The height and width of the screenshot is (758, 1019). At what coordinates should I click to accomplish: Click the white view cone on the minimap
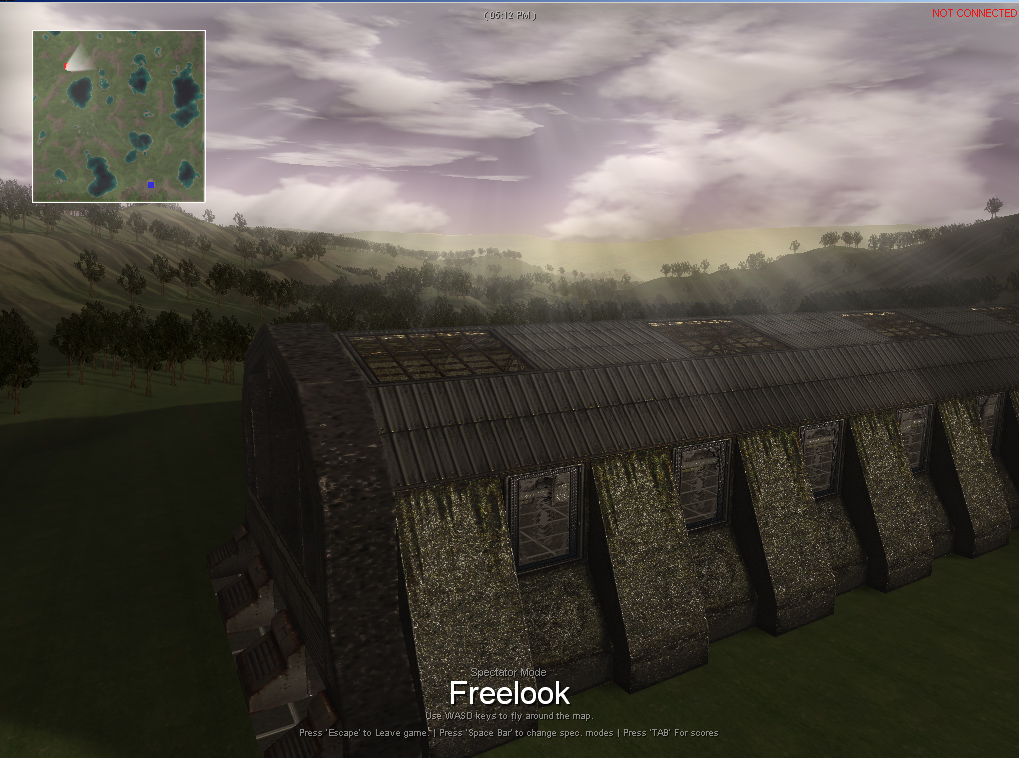pyautogui.click(x=79, y=59)
